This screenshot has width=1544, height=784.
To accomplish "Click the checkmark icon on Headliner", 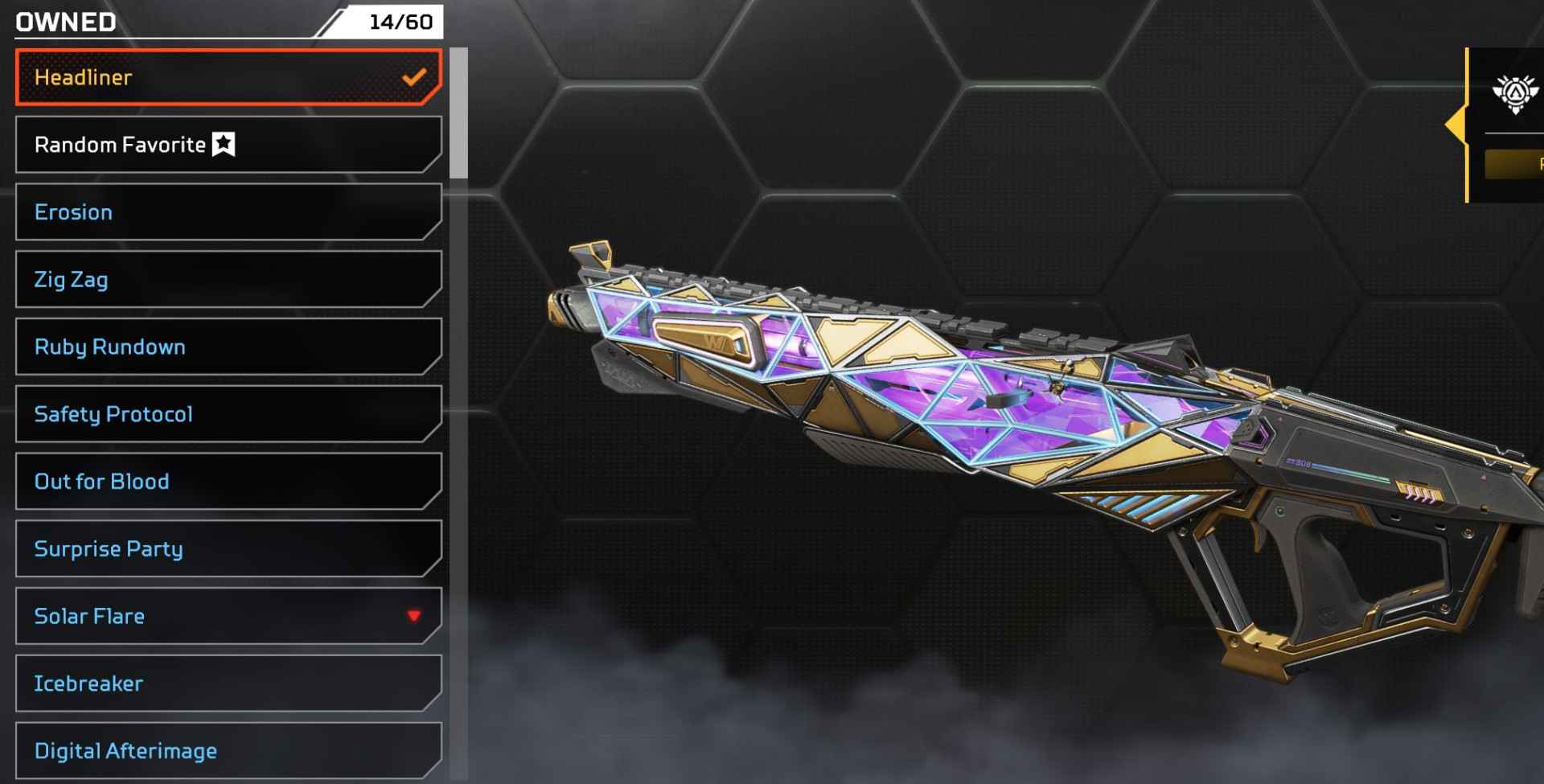I will pos(415,77).
